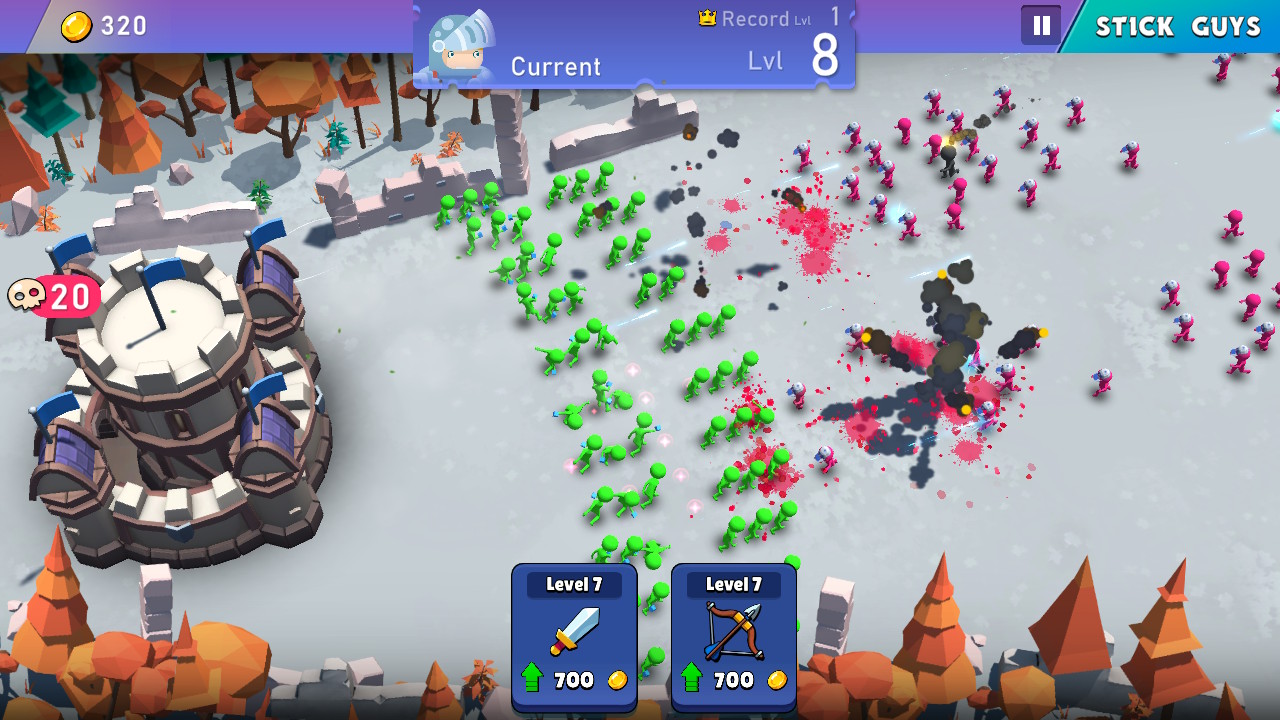1280x720 pixels.
Task: Click the Level 7 label on crossbow card
Action: 732,583
